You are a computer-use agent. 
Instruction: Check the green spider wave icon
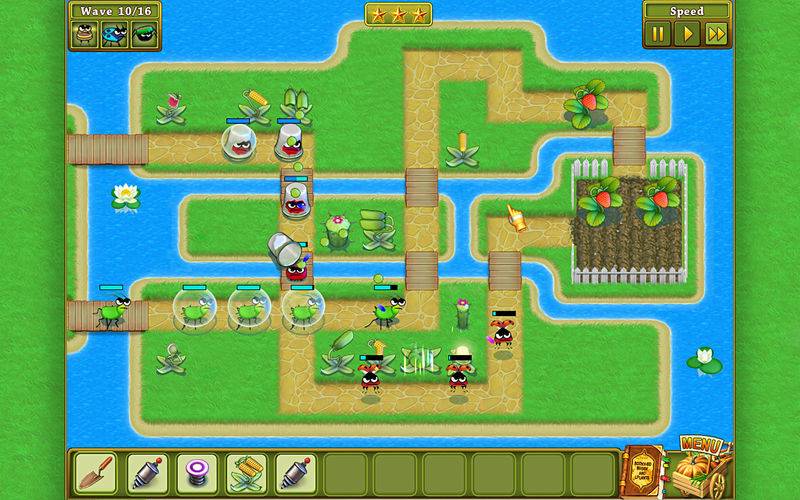tap(144, 33)
